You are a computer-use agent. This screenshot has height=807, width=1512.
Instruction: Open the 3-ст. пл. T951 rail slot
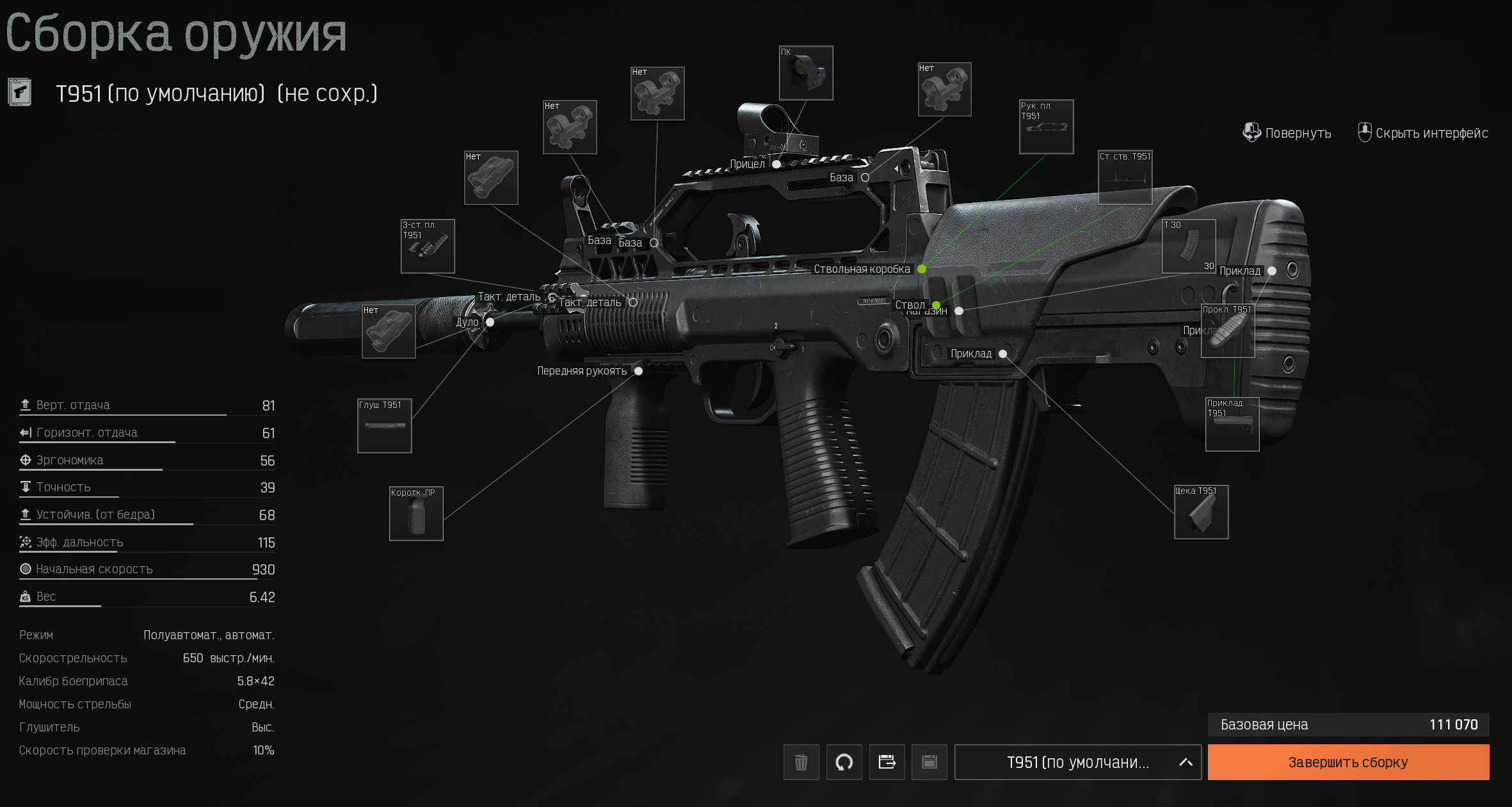point(428,247)
